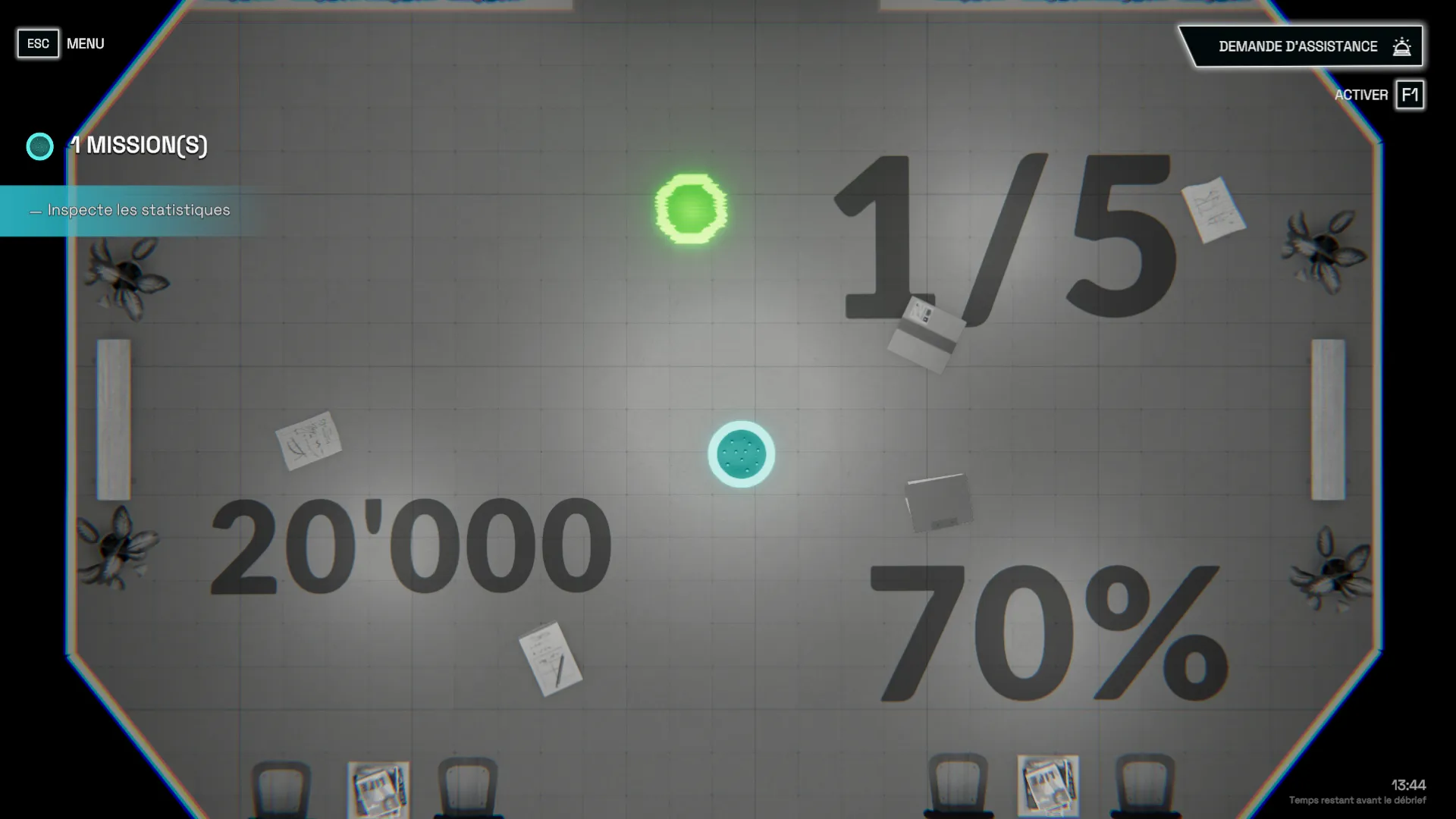Click the fallen cardboard box near 1/5

coord(927,334)
